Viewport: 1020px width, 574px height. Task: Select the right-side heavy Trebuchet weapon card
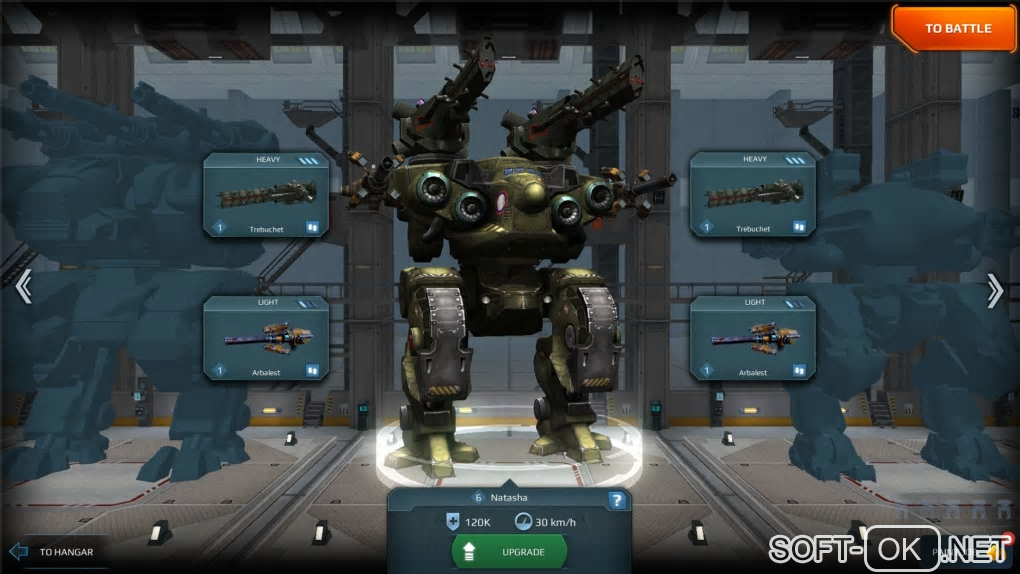tap(752, 194)
